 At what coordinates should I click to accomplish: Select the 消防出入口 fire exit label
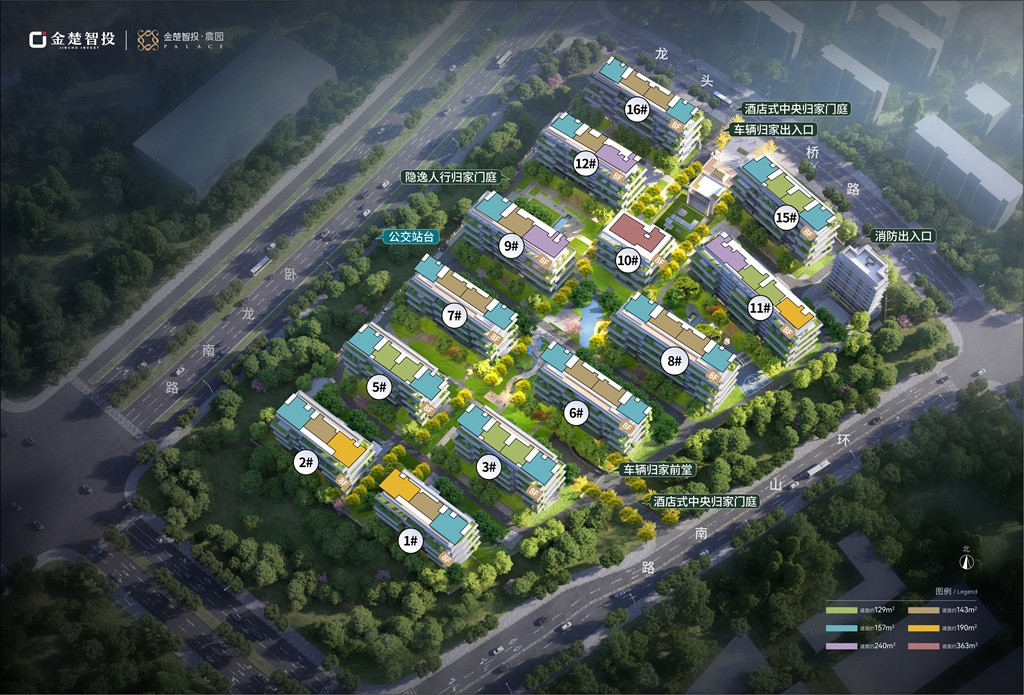click(x=902, y=237)
